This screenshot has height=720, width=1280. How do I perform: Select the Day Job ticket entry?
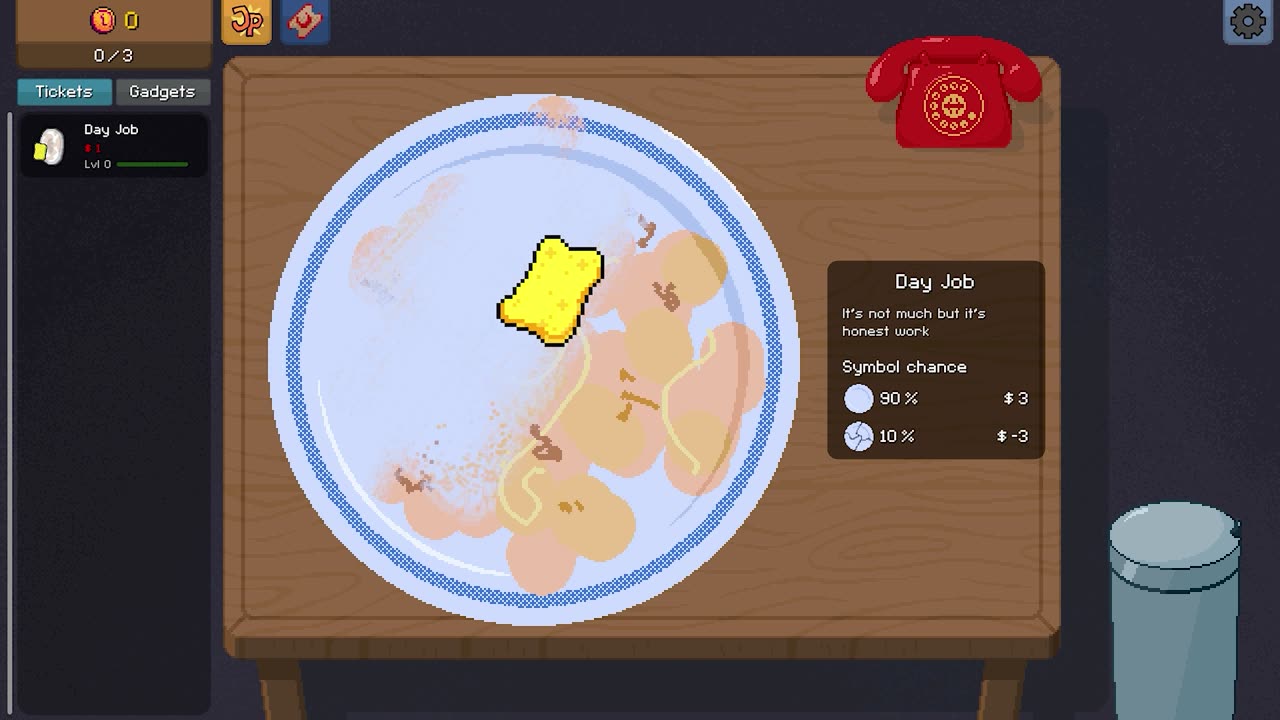pyautogui.click(x=113, y=146)
